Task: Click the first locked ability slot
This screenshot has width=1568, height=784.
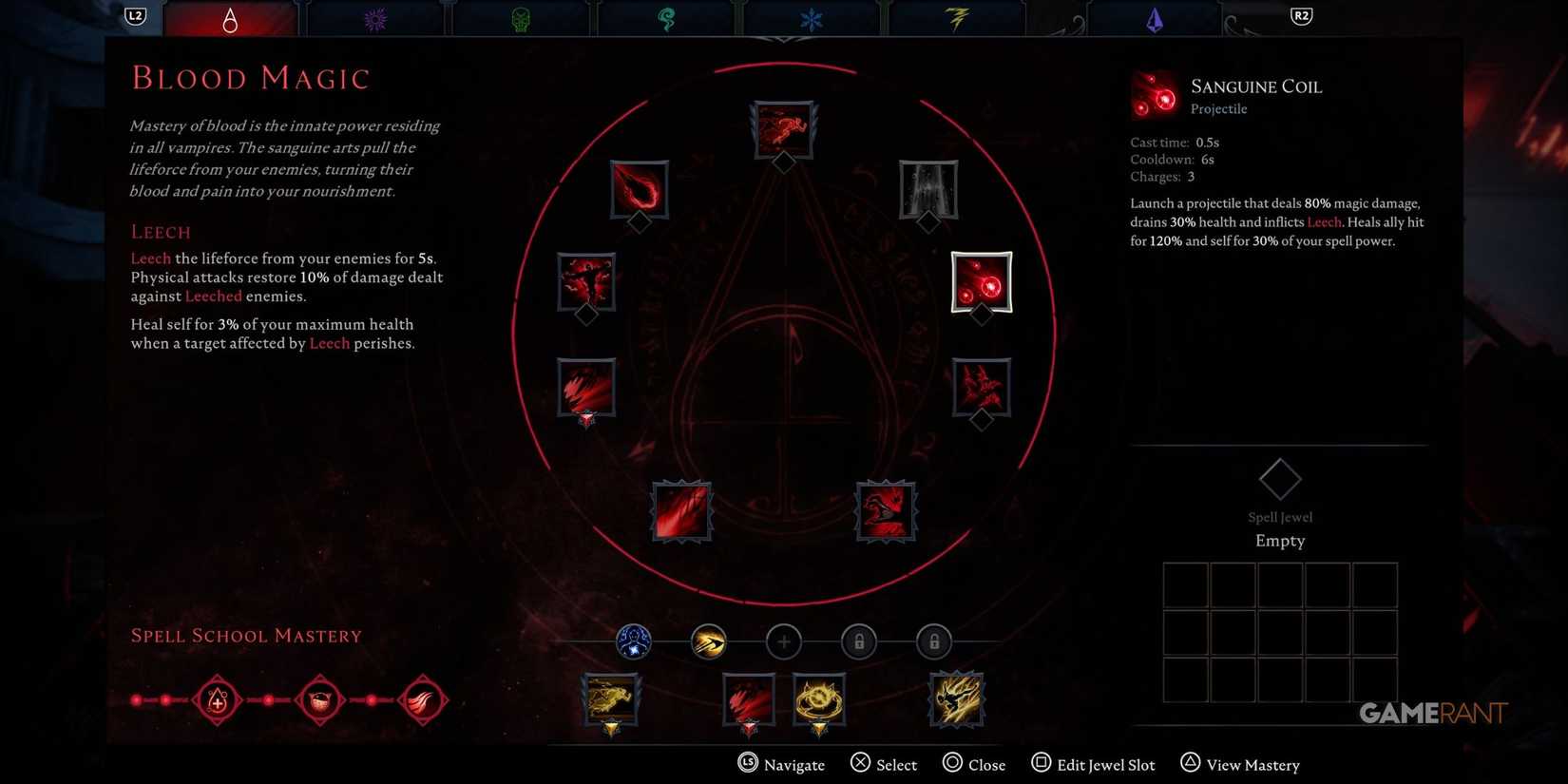Action: (859, 641)
